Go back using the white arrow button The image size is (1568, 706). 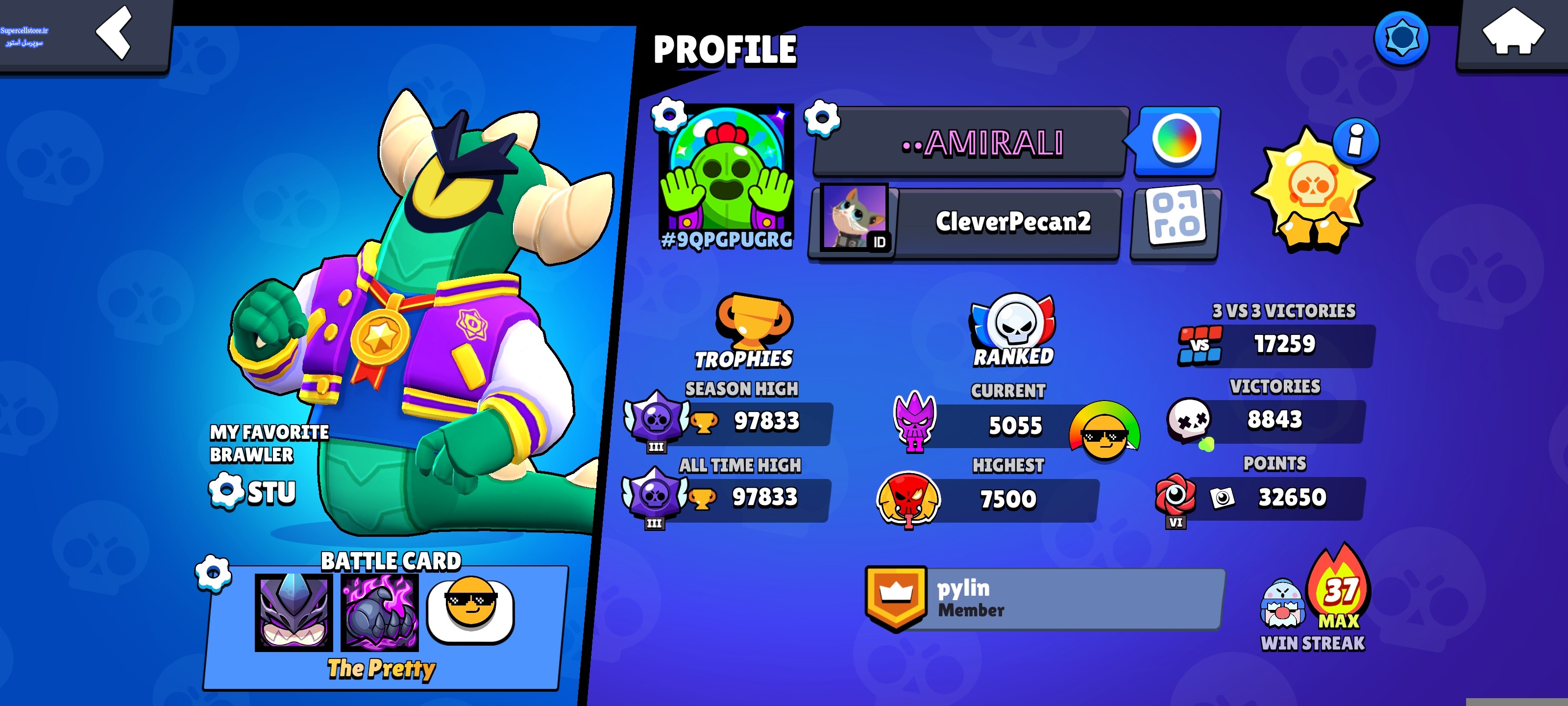114,32
